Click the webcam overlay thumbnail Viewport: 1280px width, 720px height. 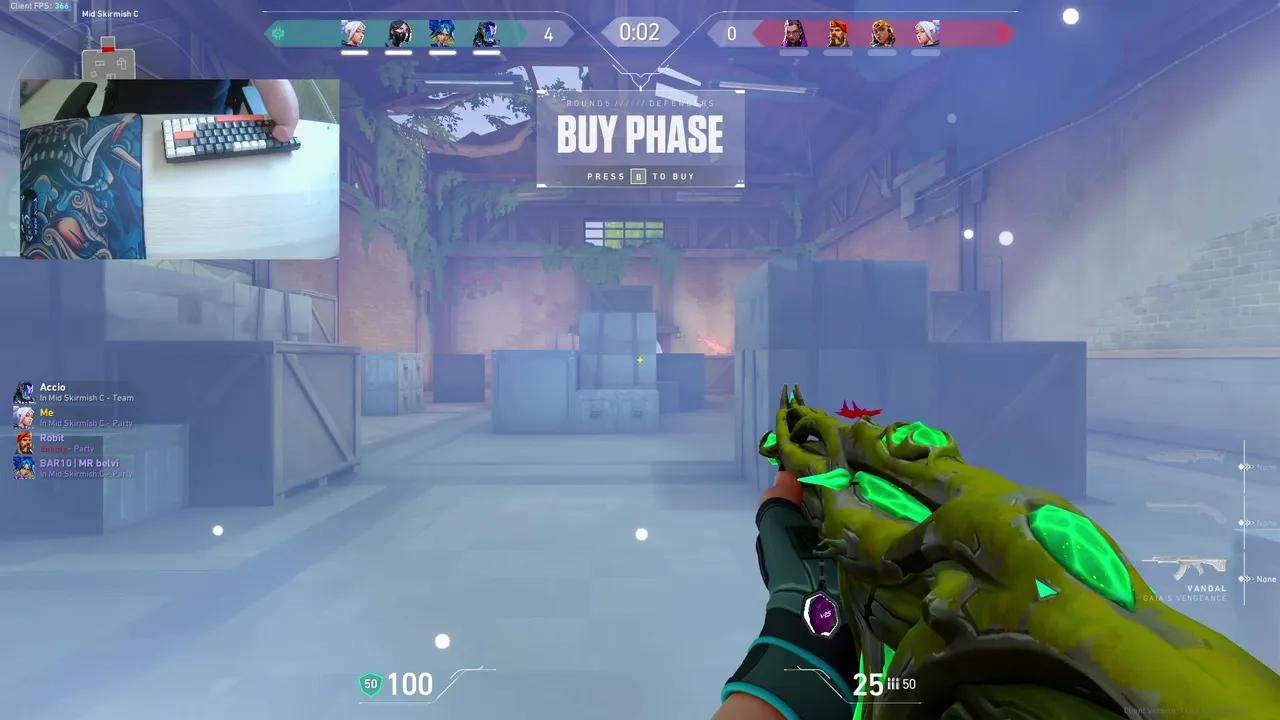pyautogui.click(x=180, y=168)
